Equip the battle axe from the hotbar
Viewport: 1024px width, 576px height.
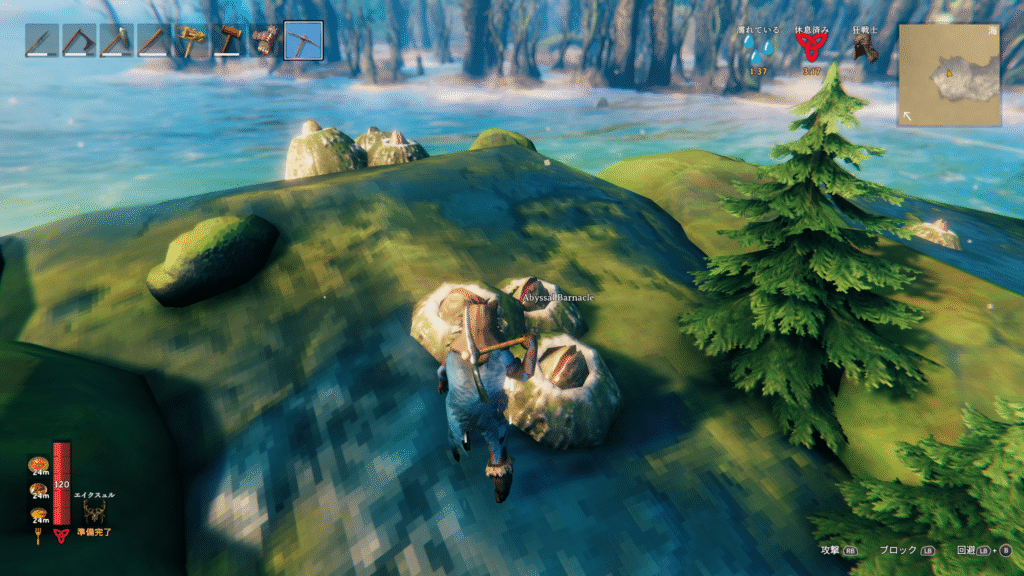point(78,41)
